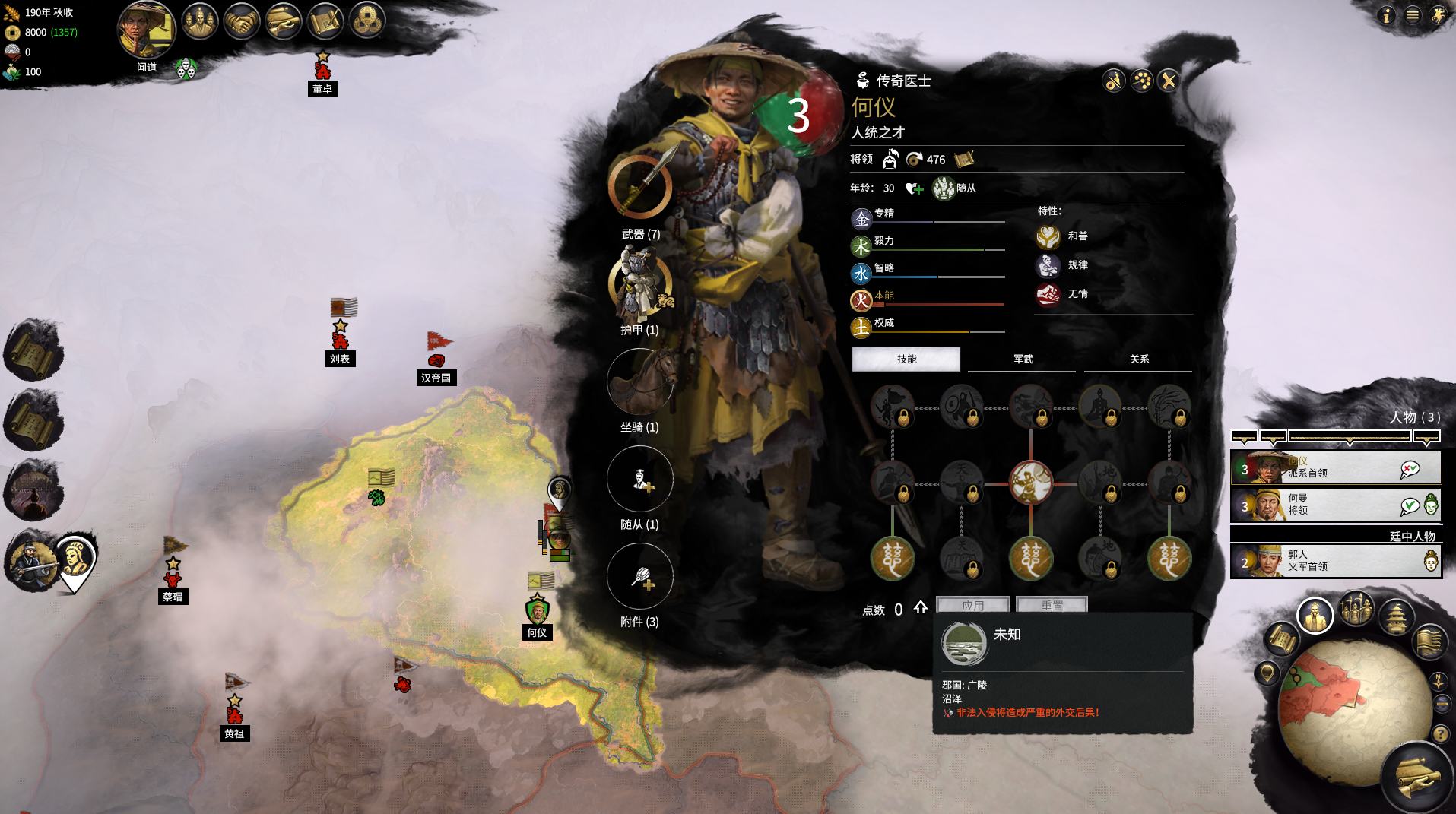Click the 应用 apply button
Image resolution: width=1456 pixels, height=814 pixels.
coord(973,606)
